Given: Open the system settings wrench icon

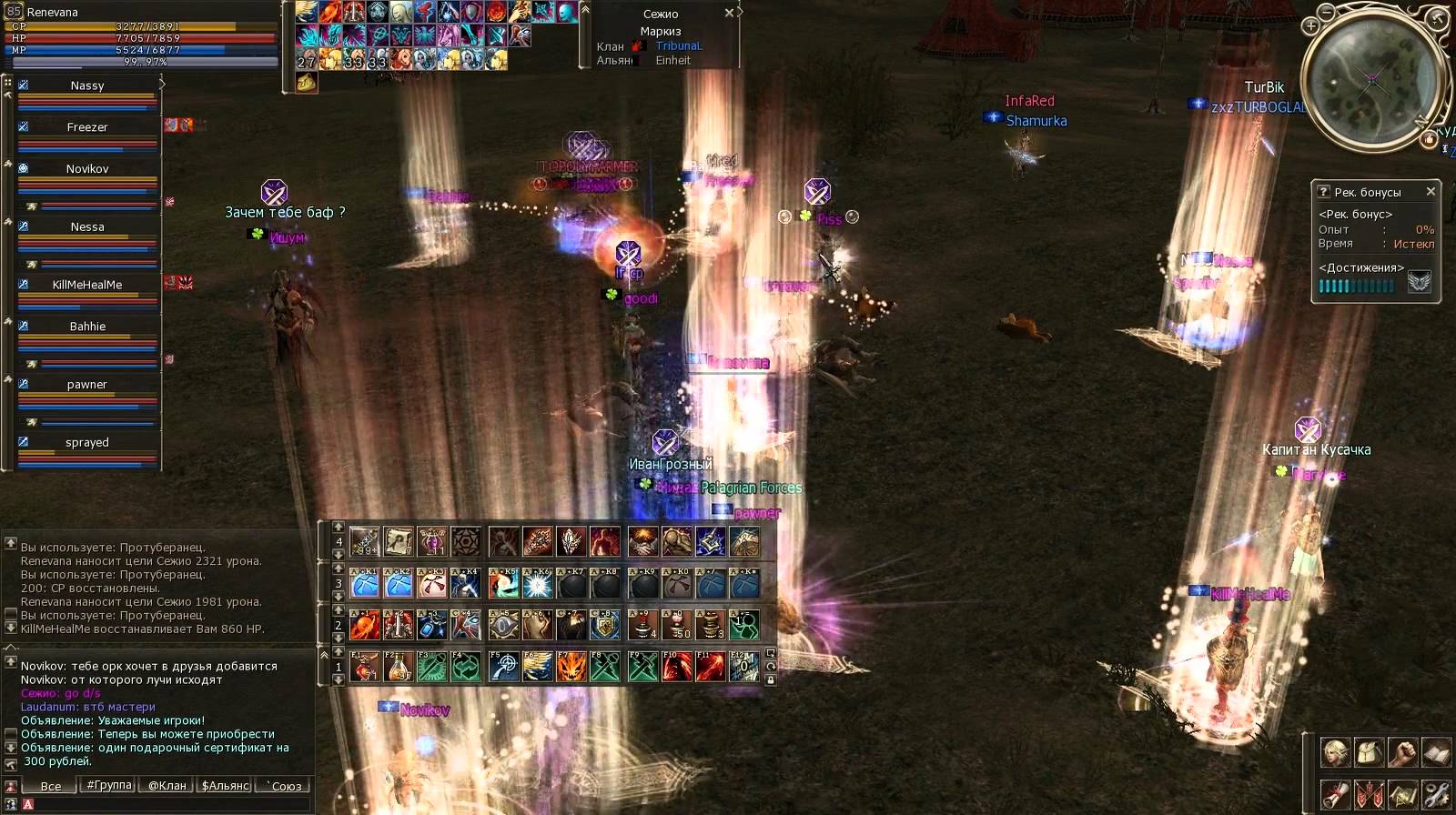Looking at the screenshot, I should coord(1436,793).
